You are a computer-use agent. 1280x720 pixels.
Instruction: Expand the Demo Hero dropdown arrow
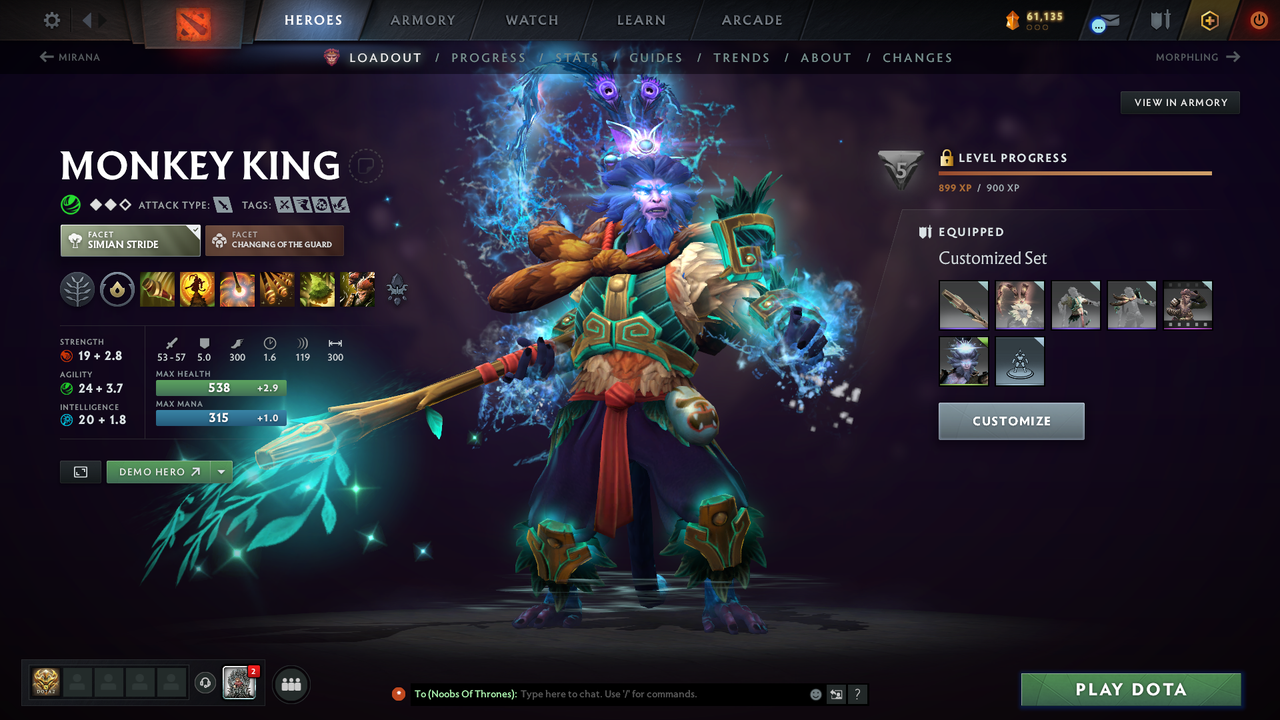222,471
